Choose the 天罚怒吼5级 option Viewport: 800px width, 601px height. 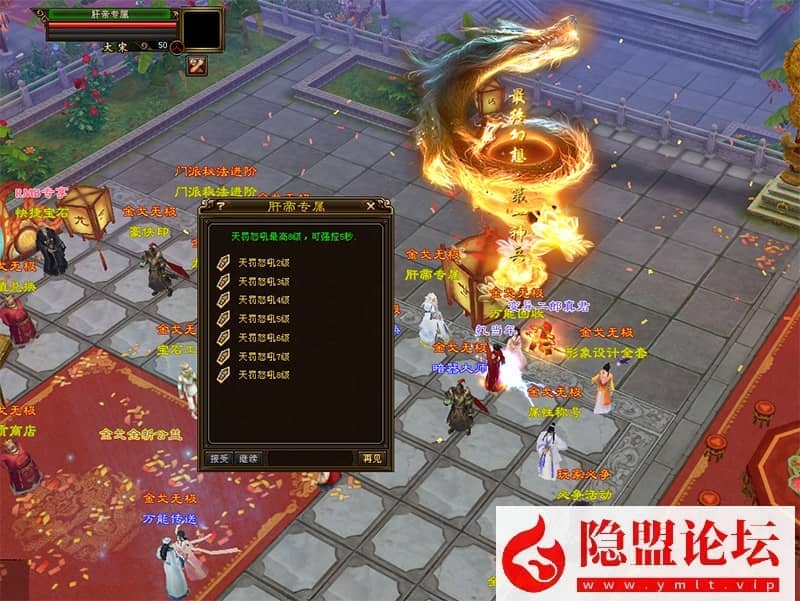coord(262,319)
